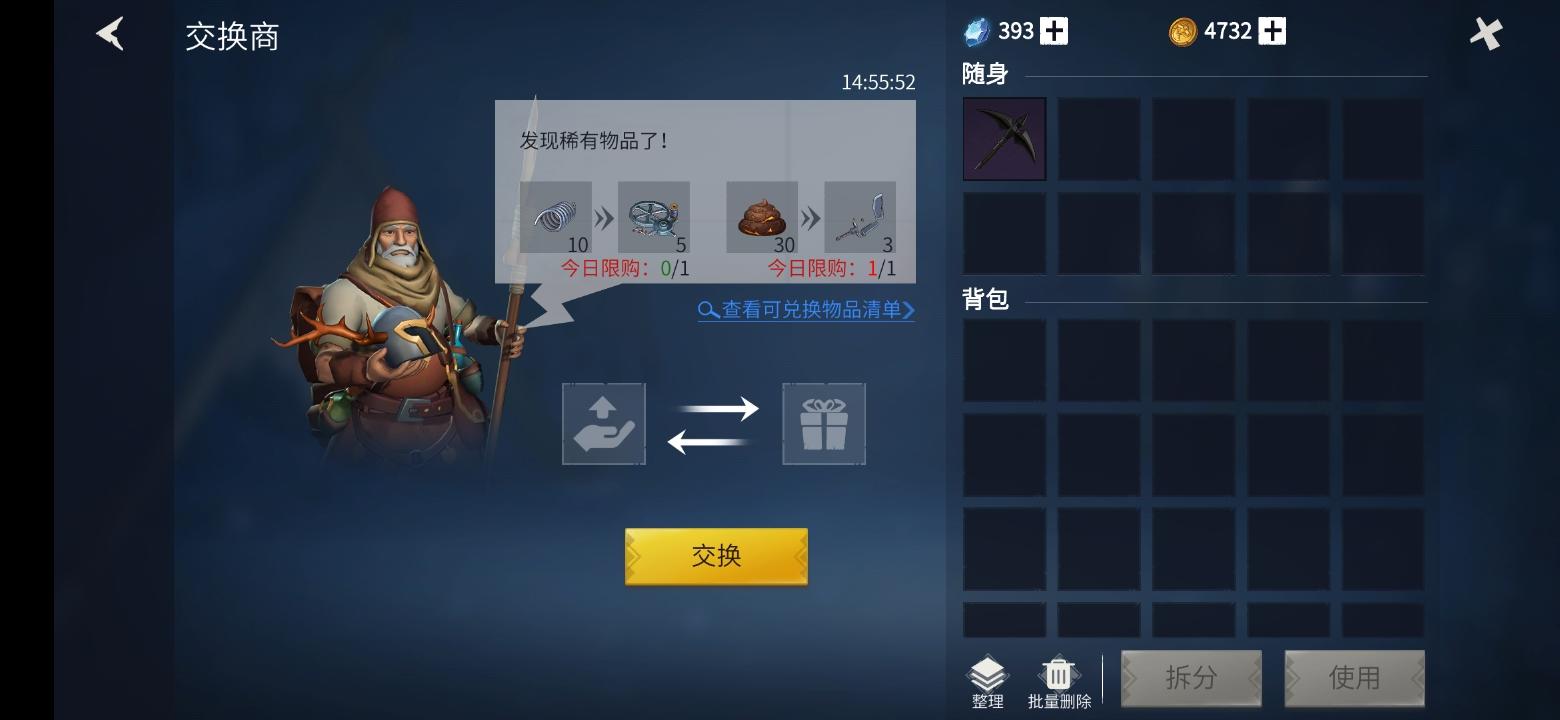Click the pin icon at top right
Viewport: 1560px width, 720px height.
coord(1486,32)
